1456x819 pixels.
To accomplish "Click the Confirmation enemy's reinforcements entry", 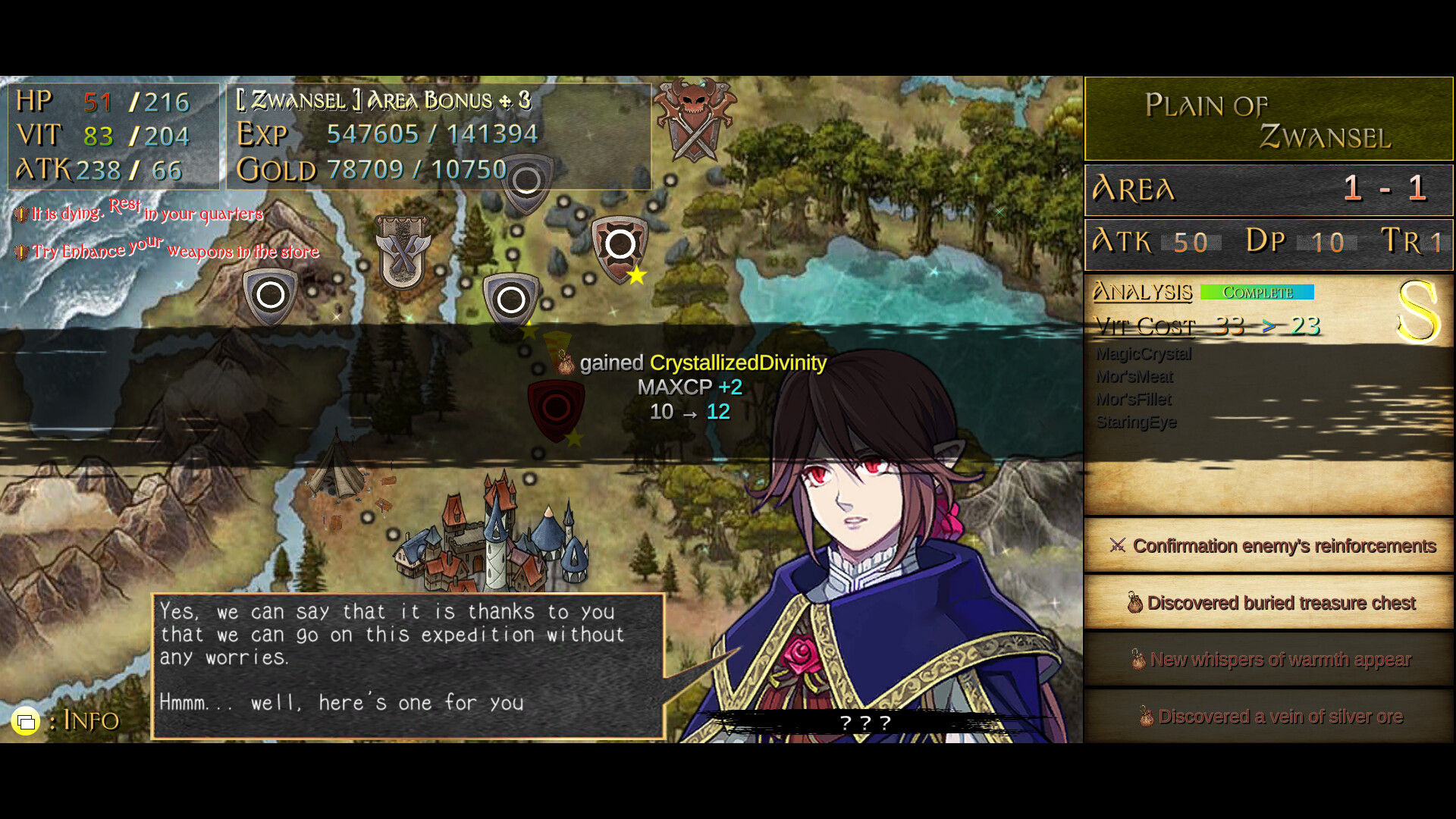I will coord(1269,546).
